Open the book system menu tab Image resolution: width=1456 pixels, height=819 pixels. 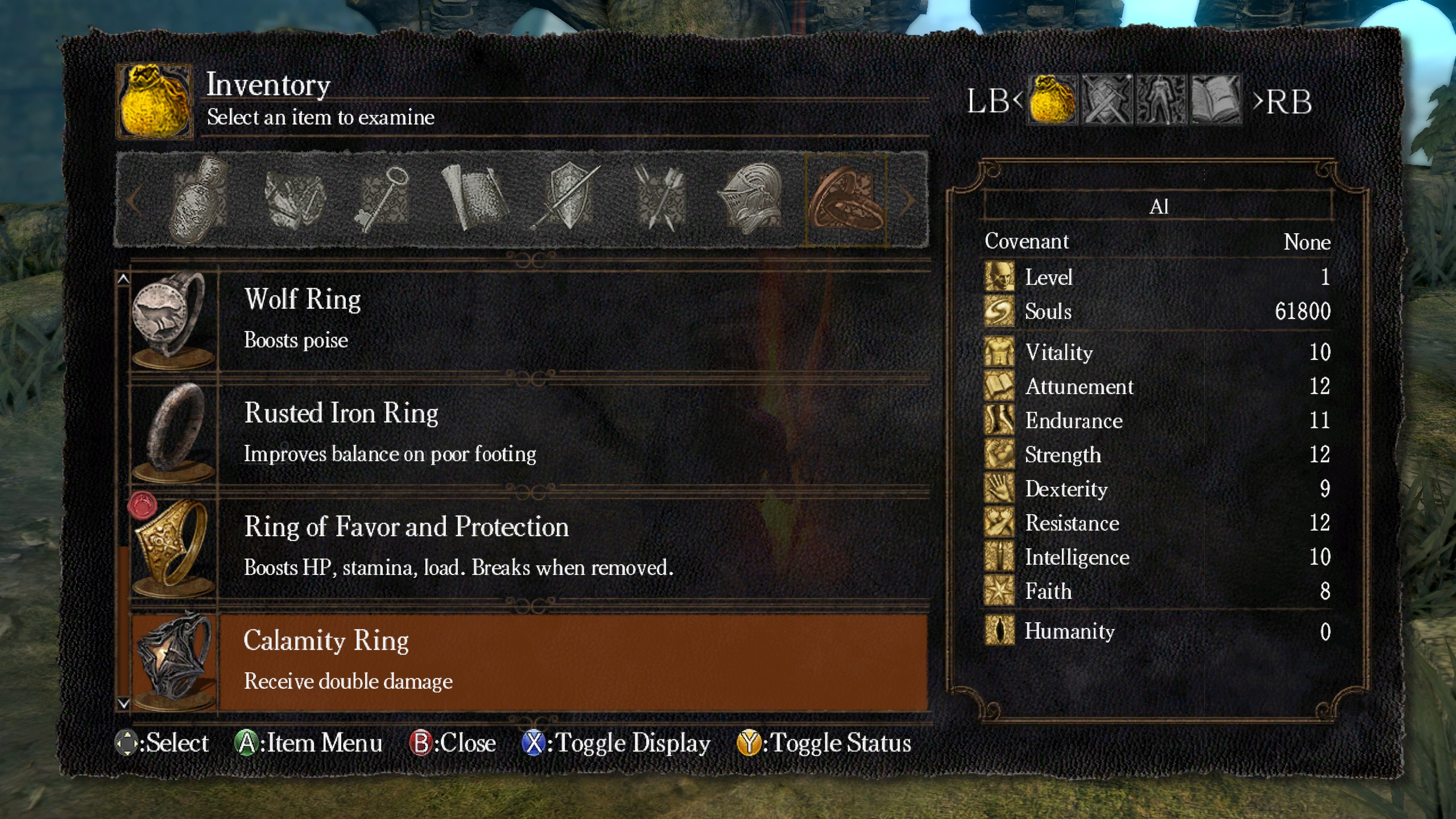pyautogui.click(x=1215, y=100)
